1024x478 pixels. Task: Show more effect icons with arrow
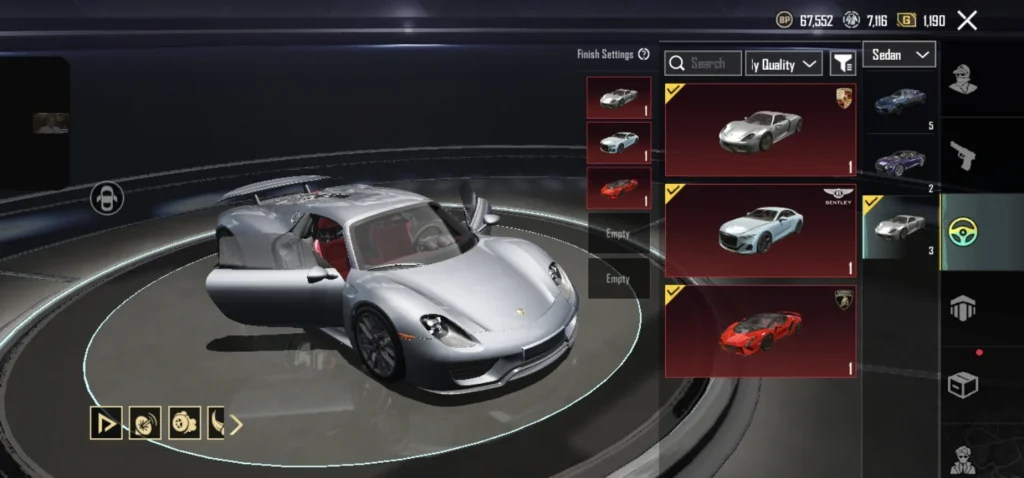pyautogui.click(x=237, y=424)
